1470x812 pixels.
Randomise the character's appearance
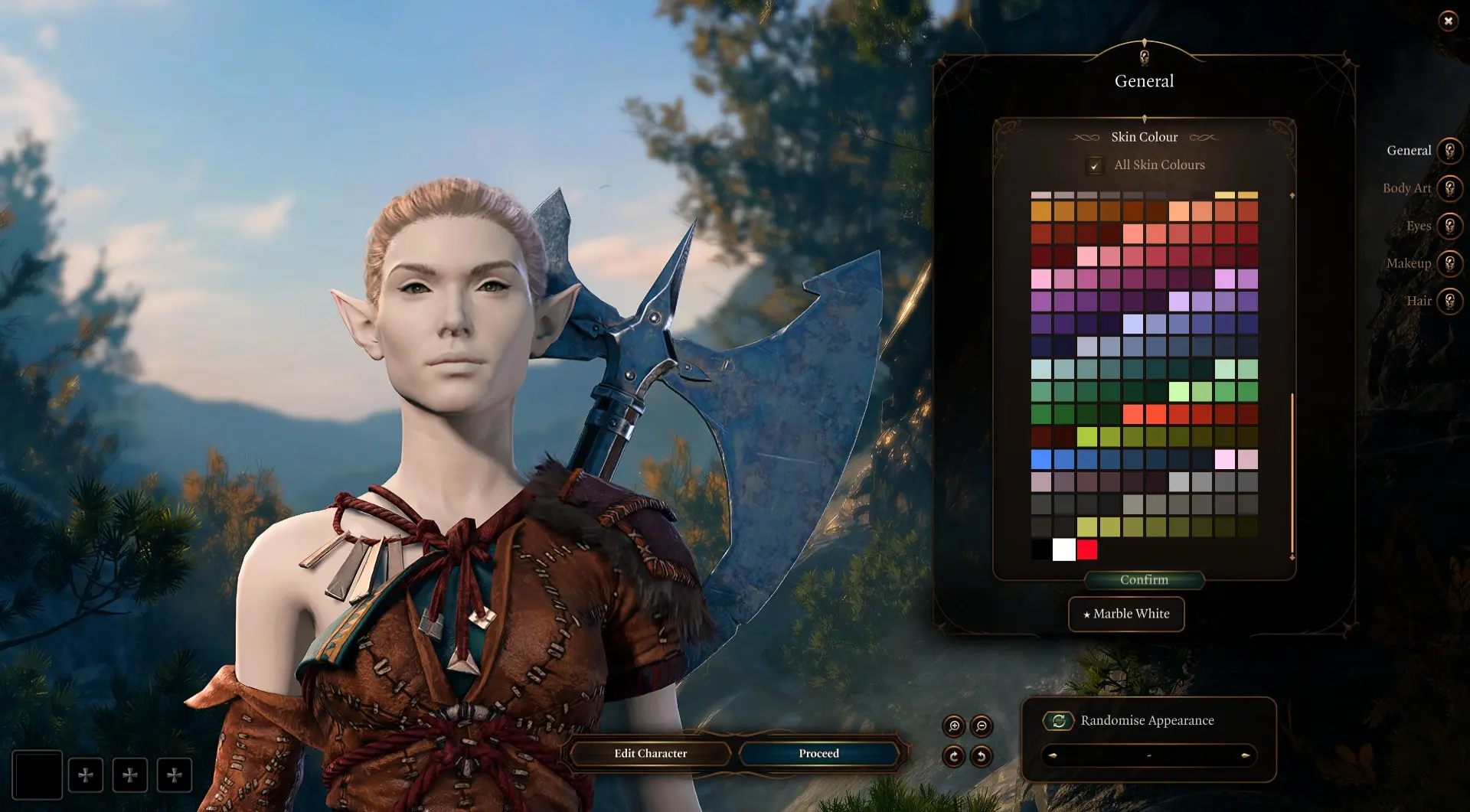(1058, 721)
